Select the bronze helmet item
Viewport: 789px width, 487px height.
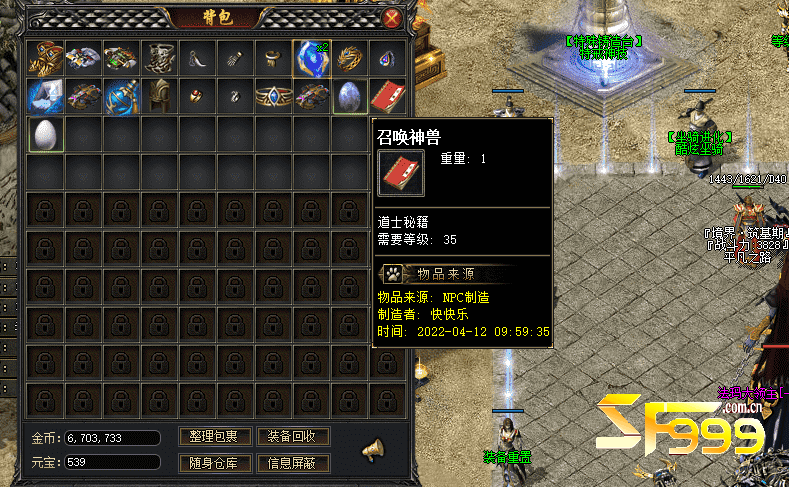point(160,97)
